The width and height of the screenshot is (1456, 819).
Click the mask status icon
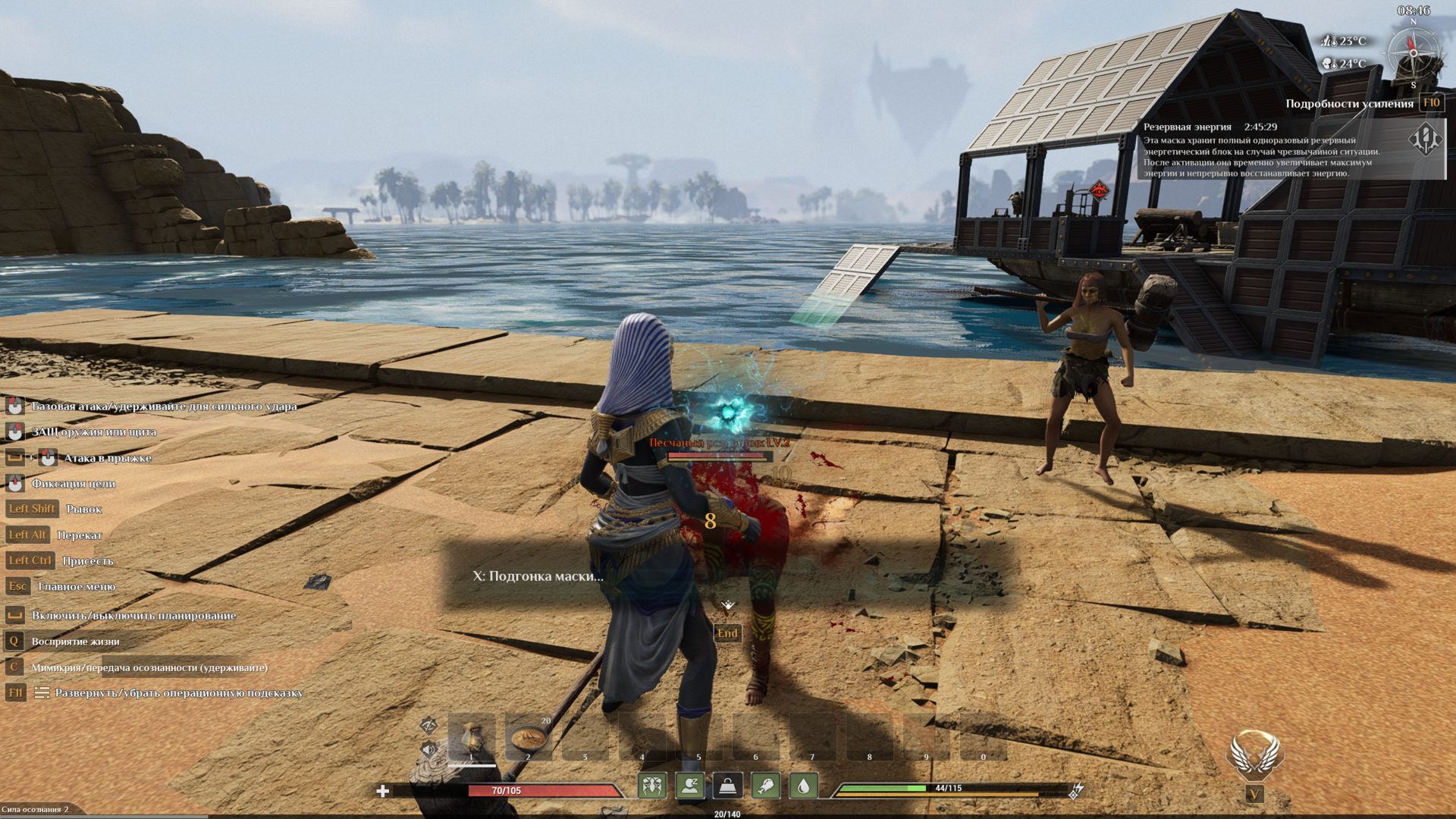[652, 786]
